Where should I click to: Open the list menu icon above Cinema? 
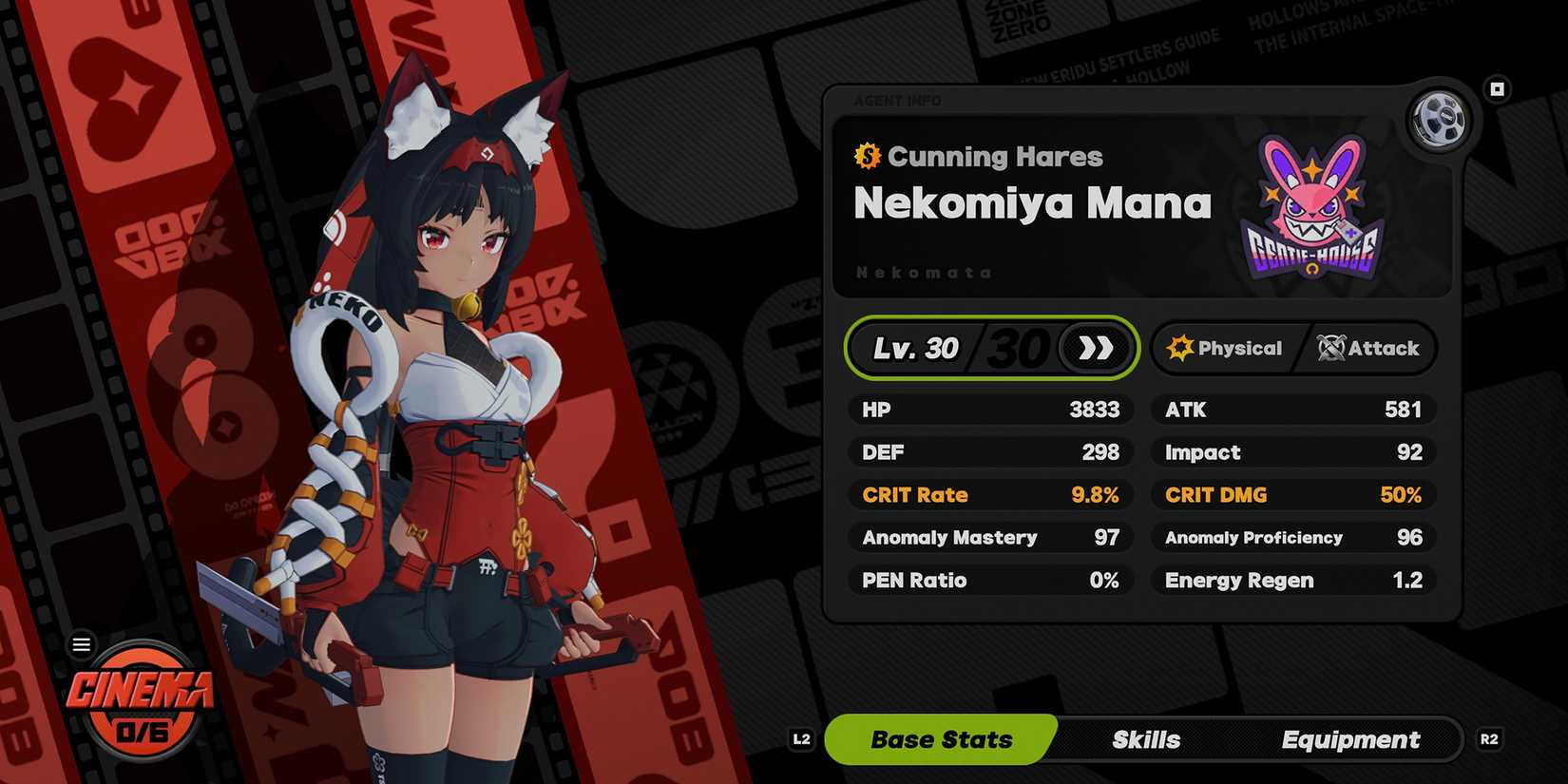[x=82, y=645]
